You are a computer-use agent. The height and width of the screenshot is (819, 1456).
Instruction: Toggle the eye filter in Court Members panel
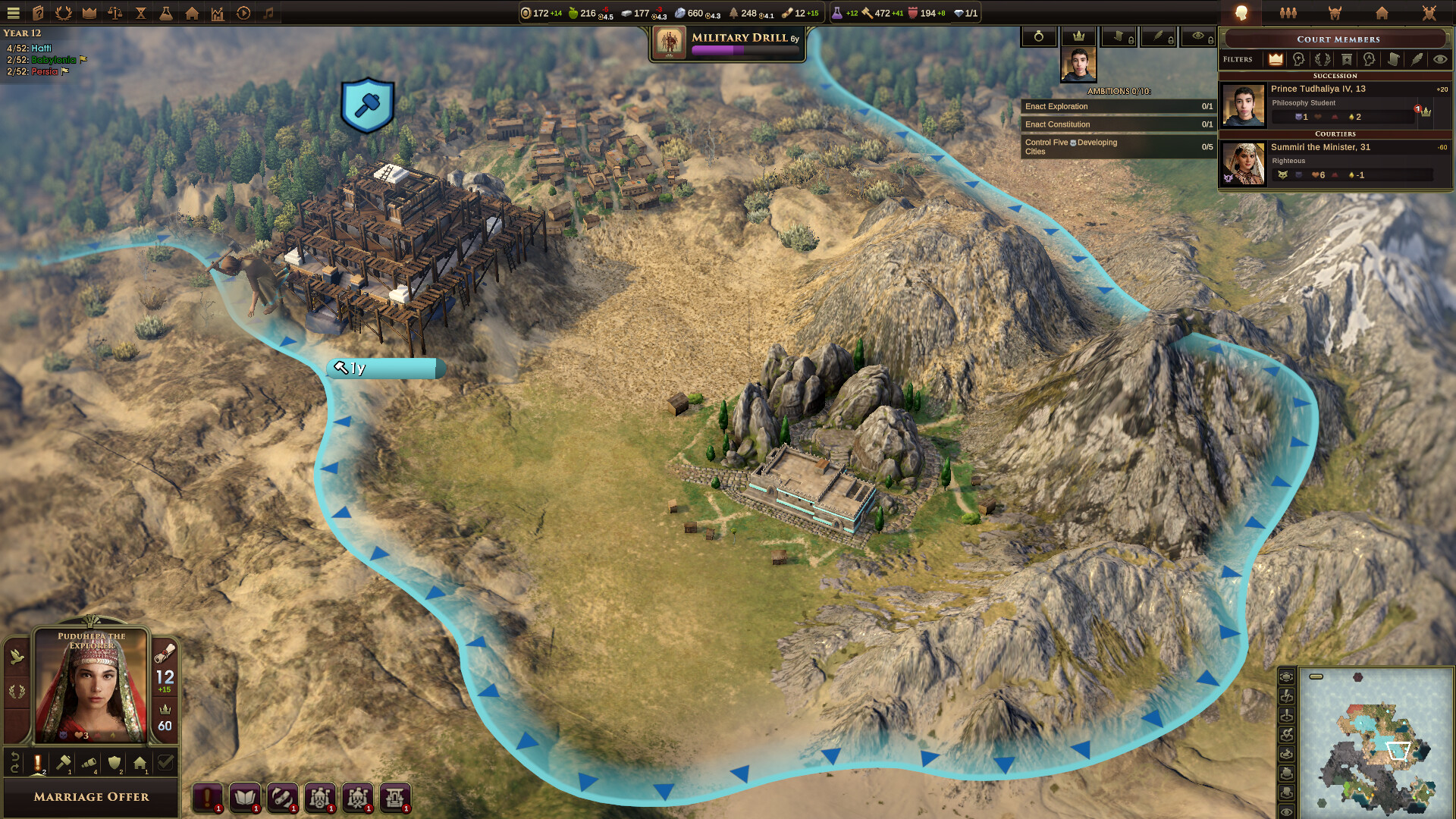1442,59
